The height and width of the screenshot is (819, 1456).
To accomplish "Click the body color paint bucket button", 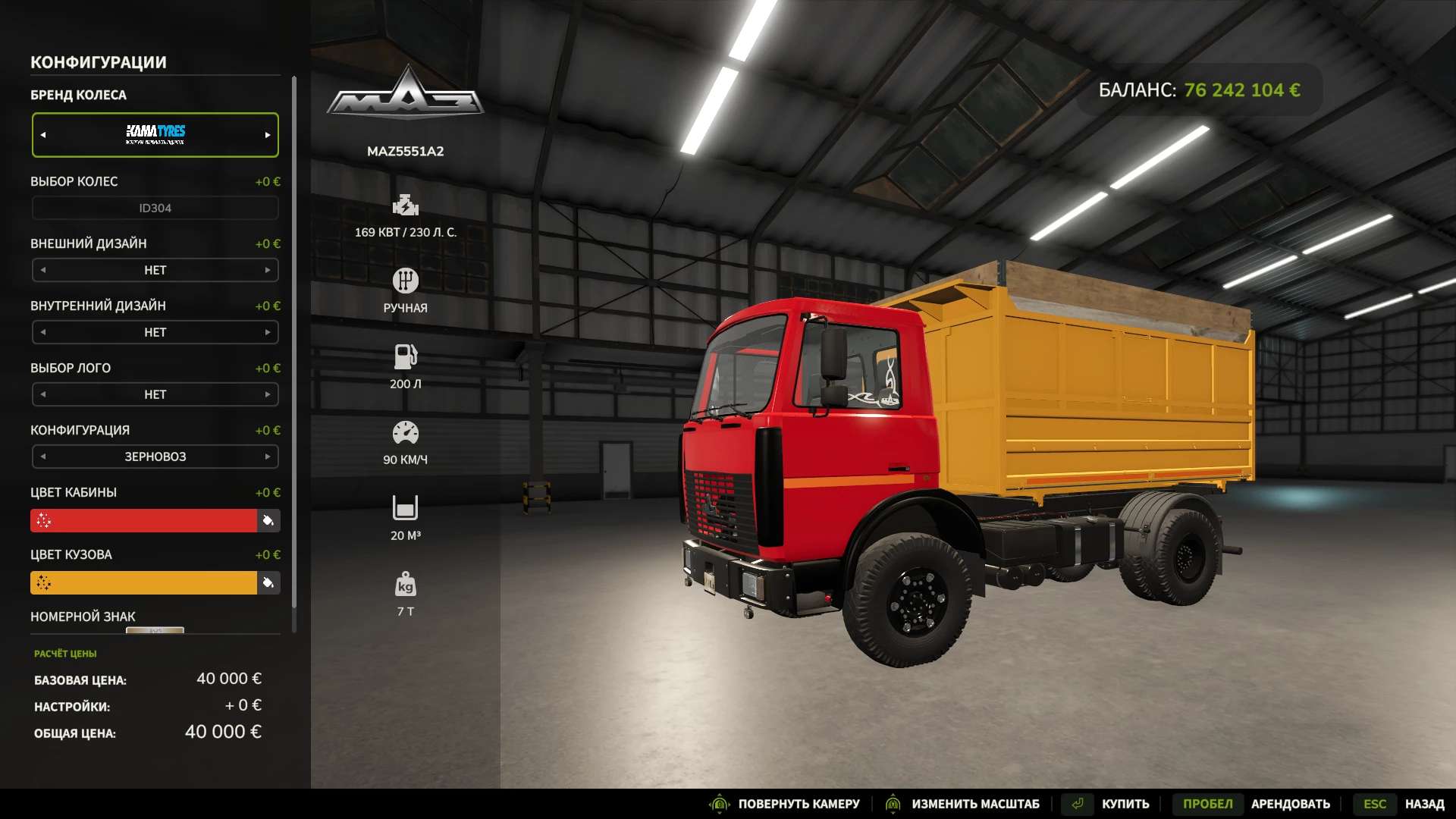I will [268, 583].
